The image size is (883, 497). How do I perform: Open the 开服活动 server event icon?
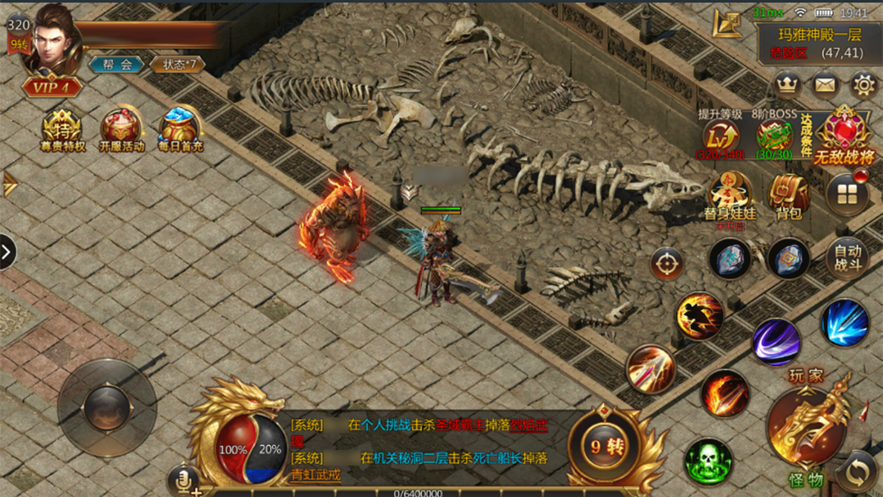point(122,129)
